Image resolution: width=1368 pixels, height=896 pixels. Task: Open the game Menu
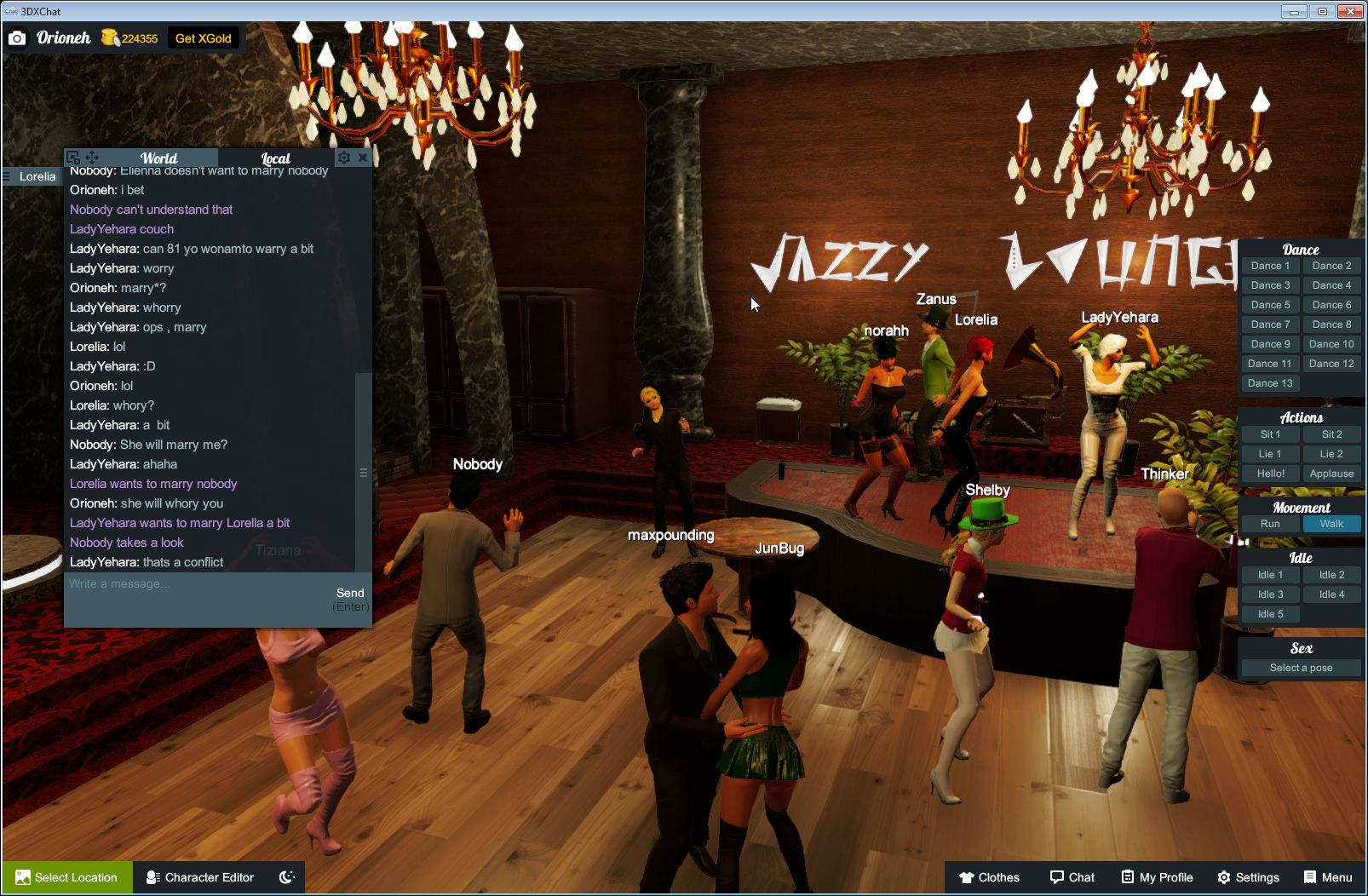click(x=1326, y=877)
